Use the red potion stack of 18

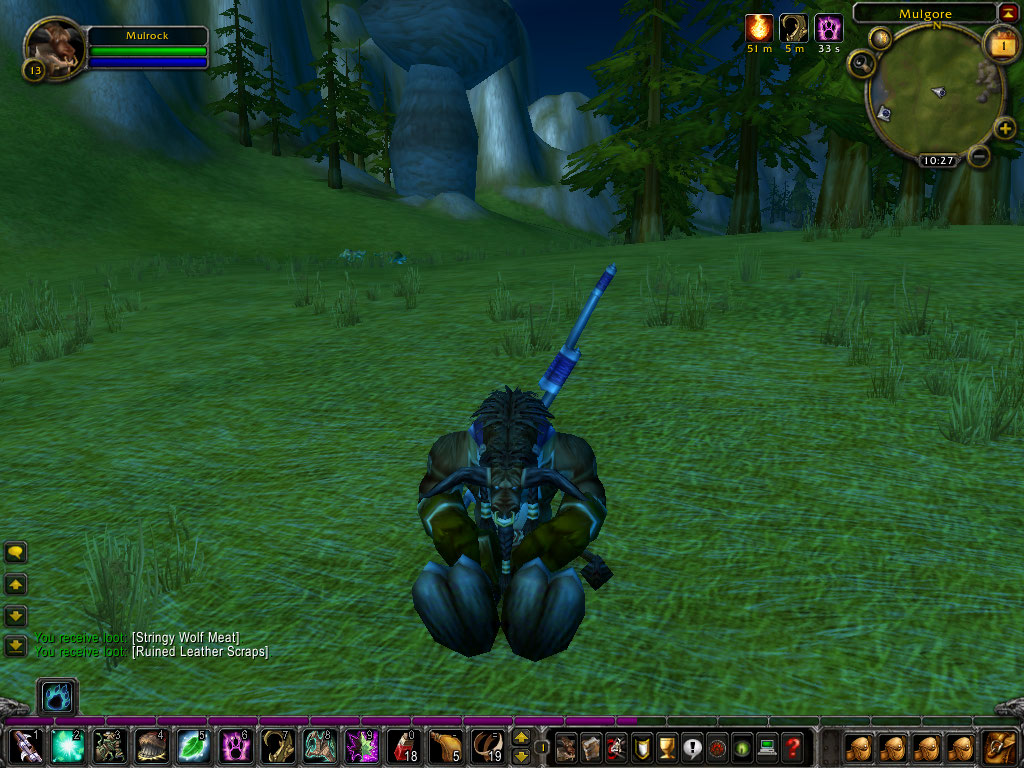tap(403, 746)
